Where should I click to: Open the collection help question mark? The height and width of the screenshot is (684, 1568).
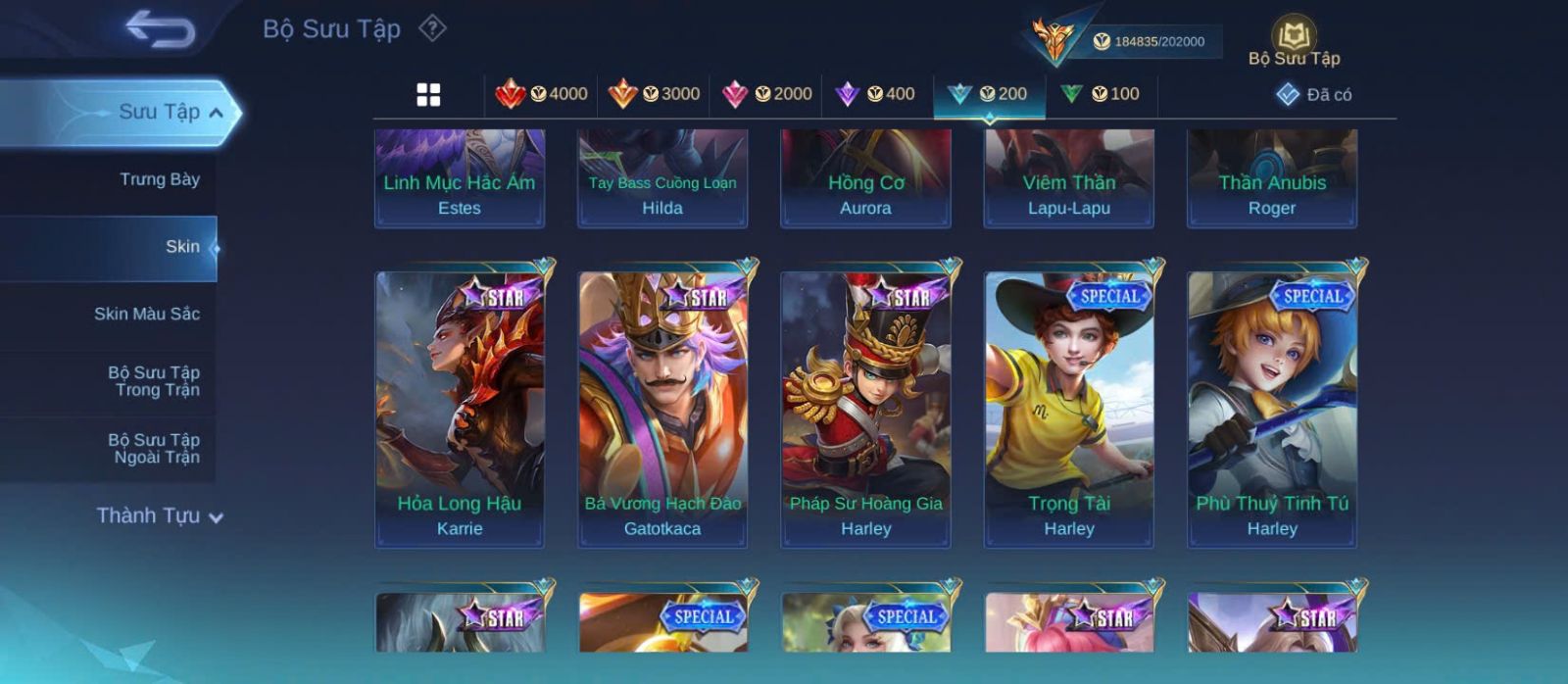click(432, 28)
